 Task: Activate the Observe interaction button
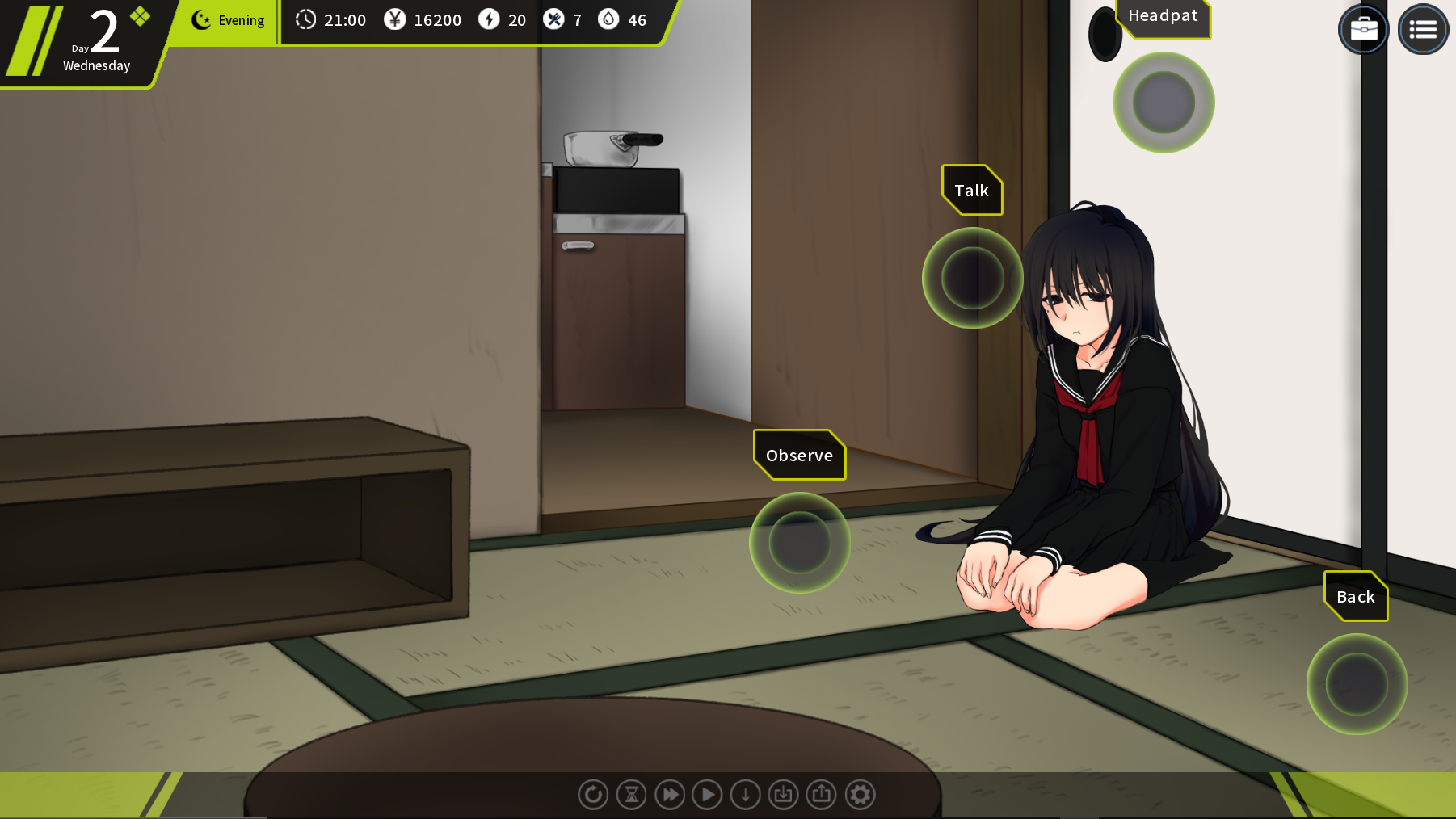tap(799, 543)
